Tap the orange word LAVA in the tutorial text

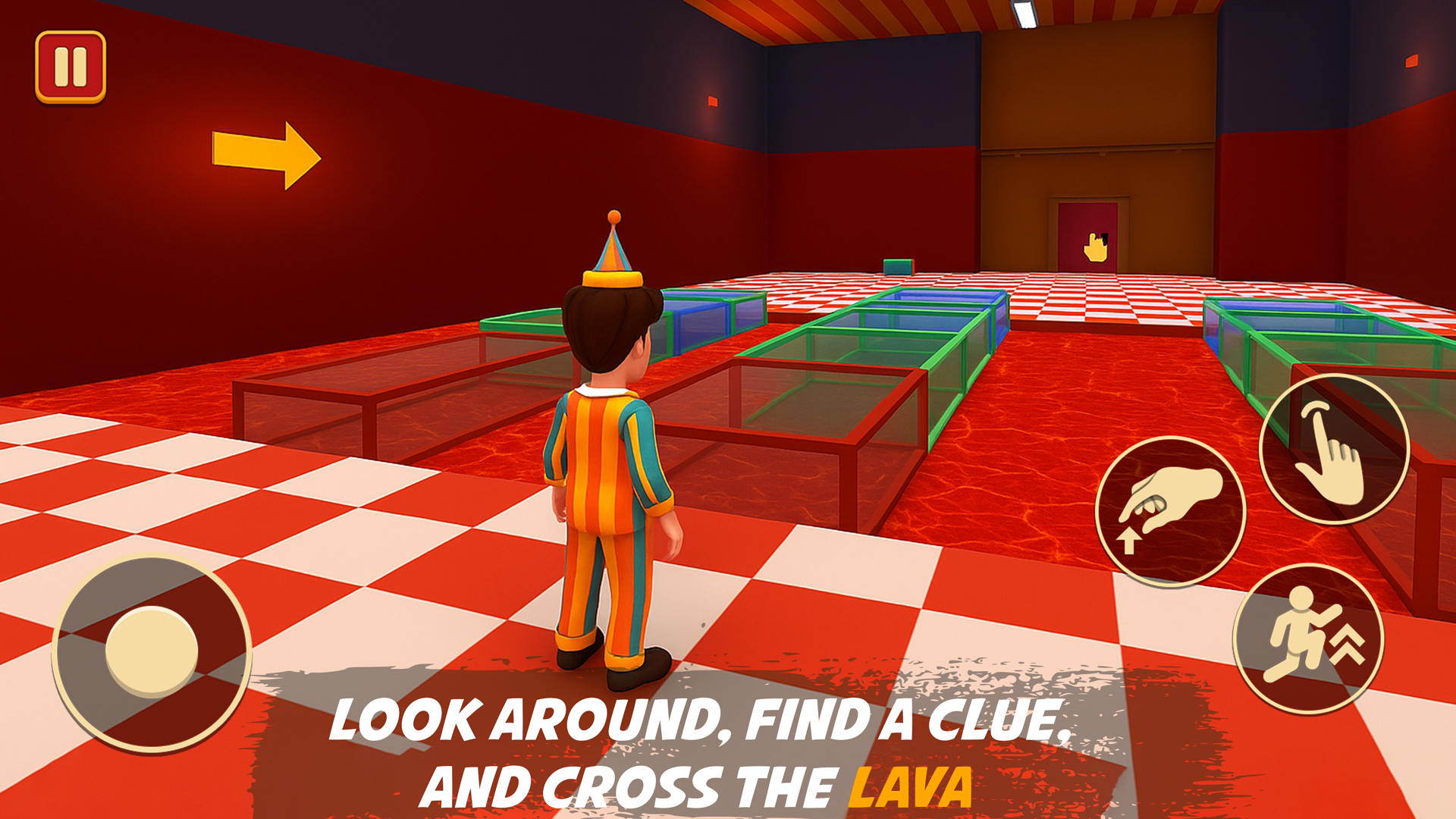[912, 786]
